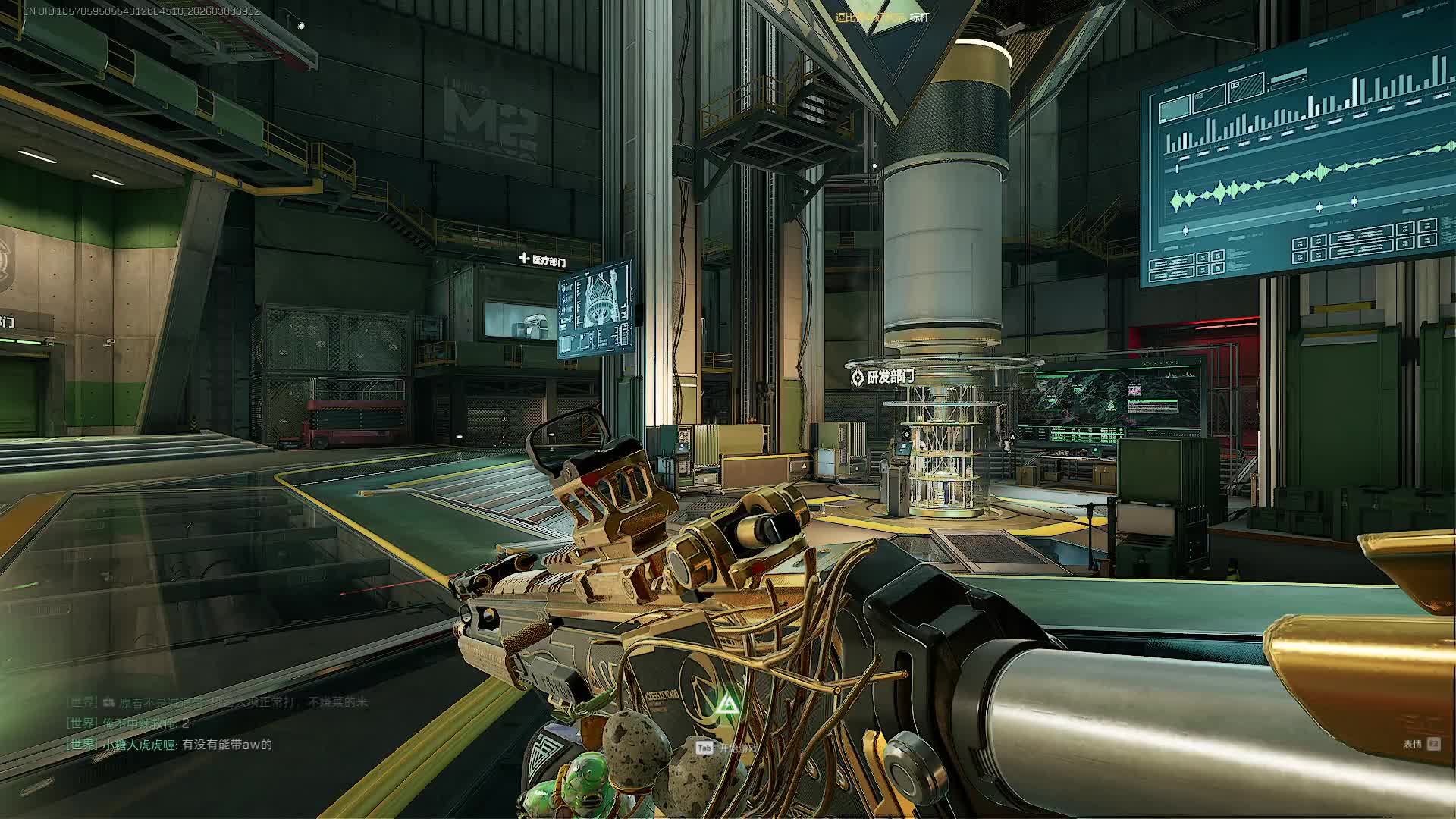This screenshot has height=819, width=1456.
Task: Open the world chat message from 小糖人虎虎喔
Action: tap(170, 745)
